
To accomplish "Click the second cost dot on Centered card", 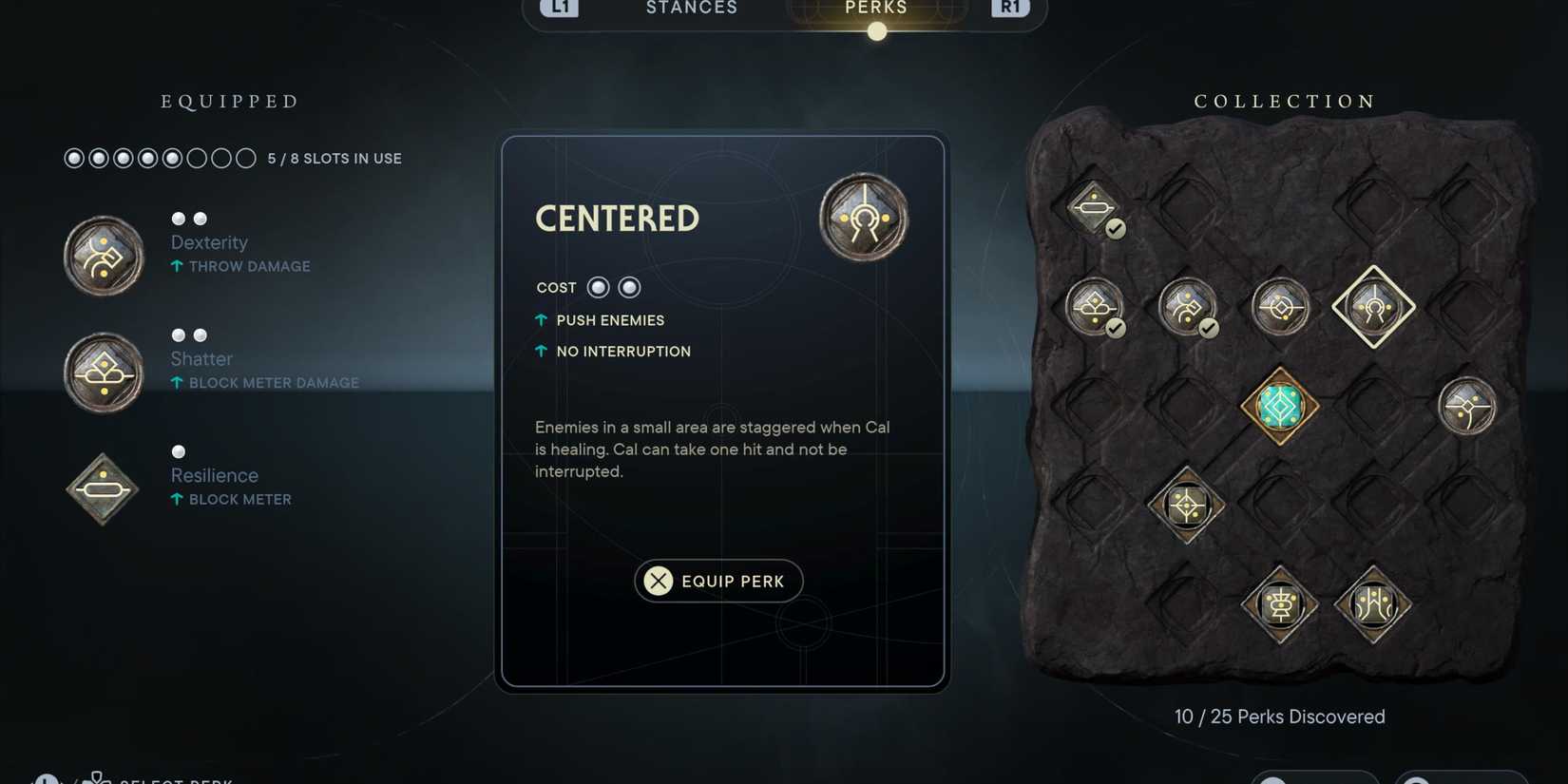I will (629, 287).
